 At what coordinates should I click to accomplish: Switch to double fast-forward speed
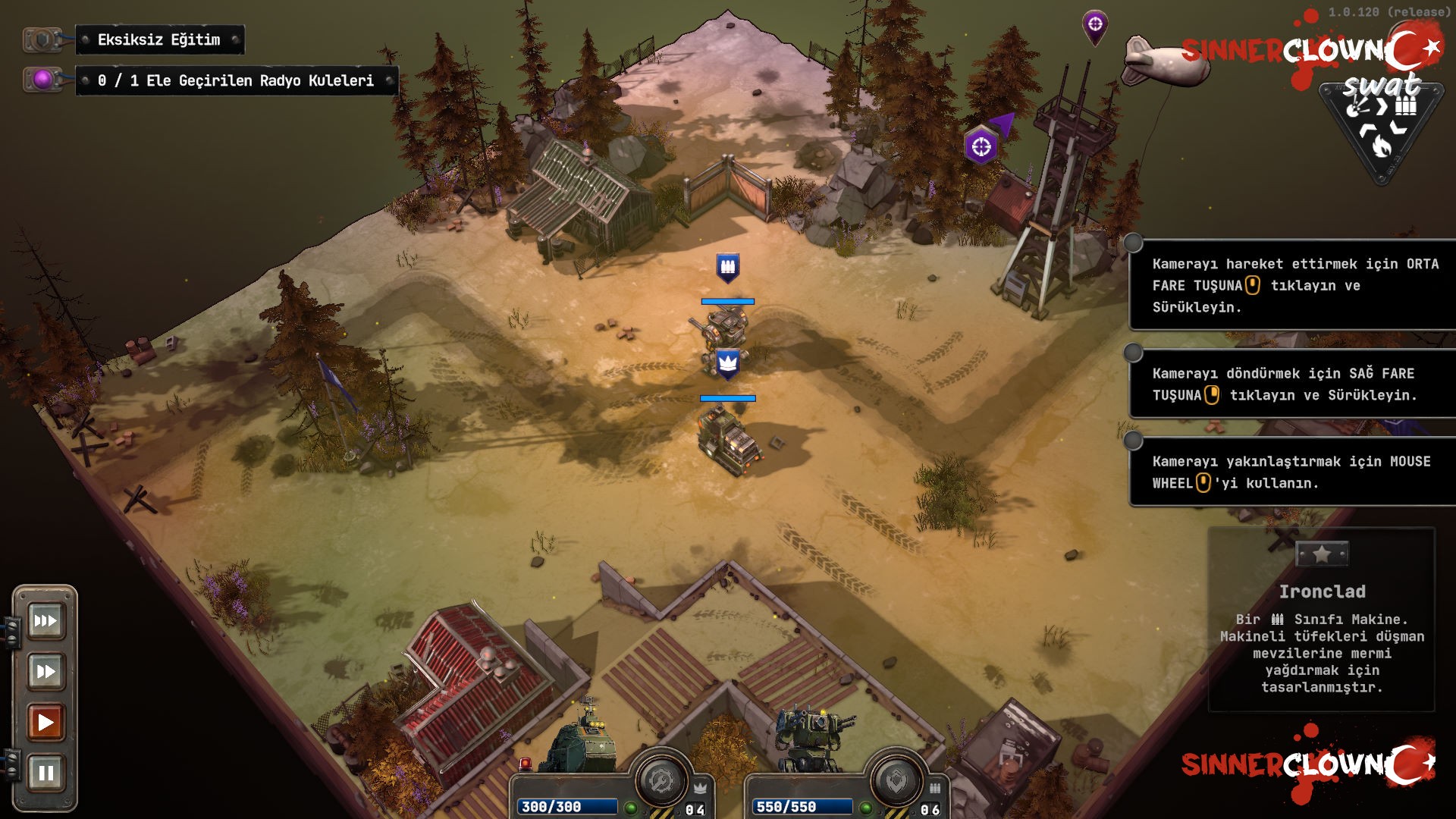tap(45, 671)
